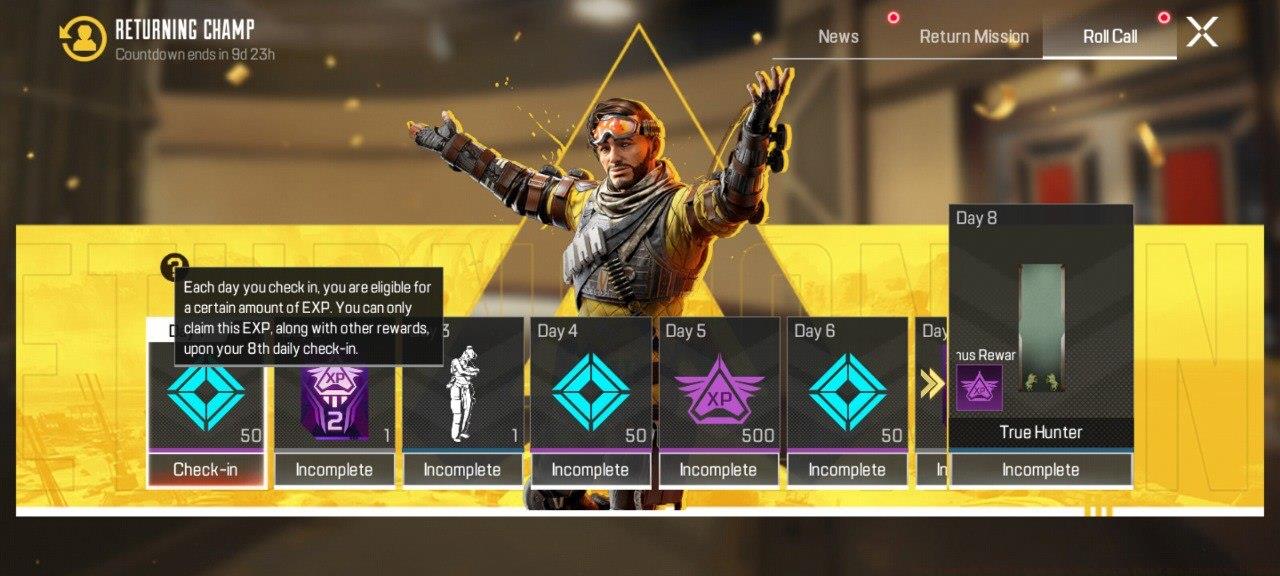Open the Return Mission tab
This screenshot has height=576, width=1280.
coord(974,37)
